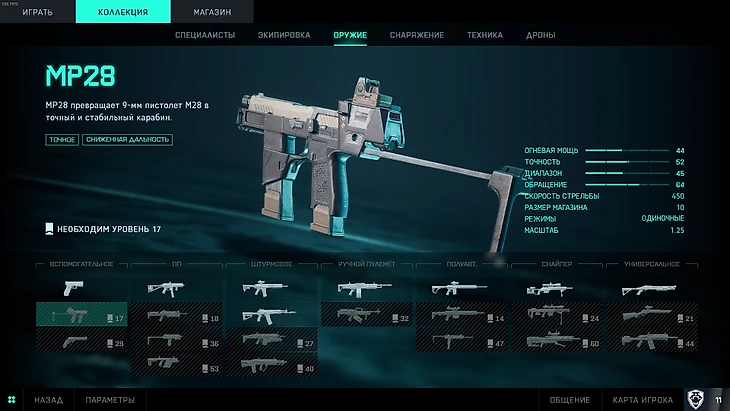The image size is (730, 411).
Task: Open the СПЕЦИАЛИСТЫ category
Action: 205,36
